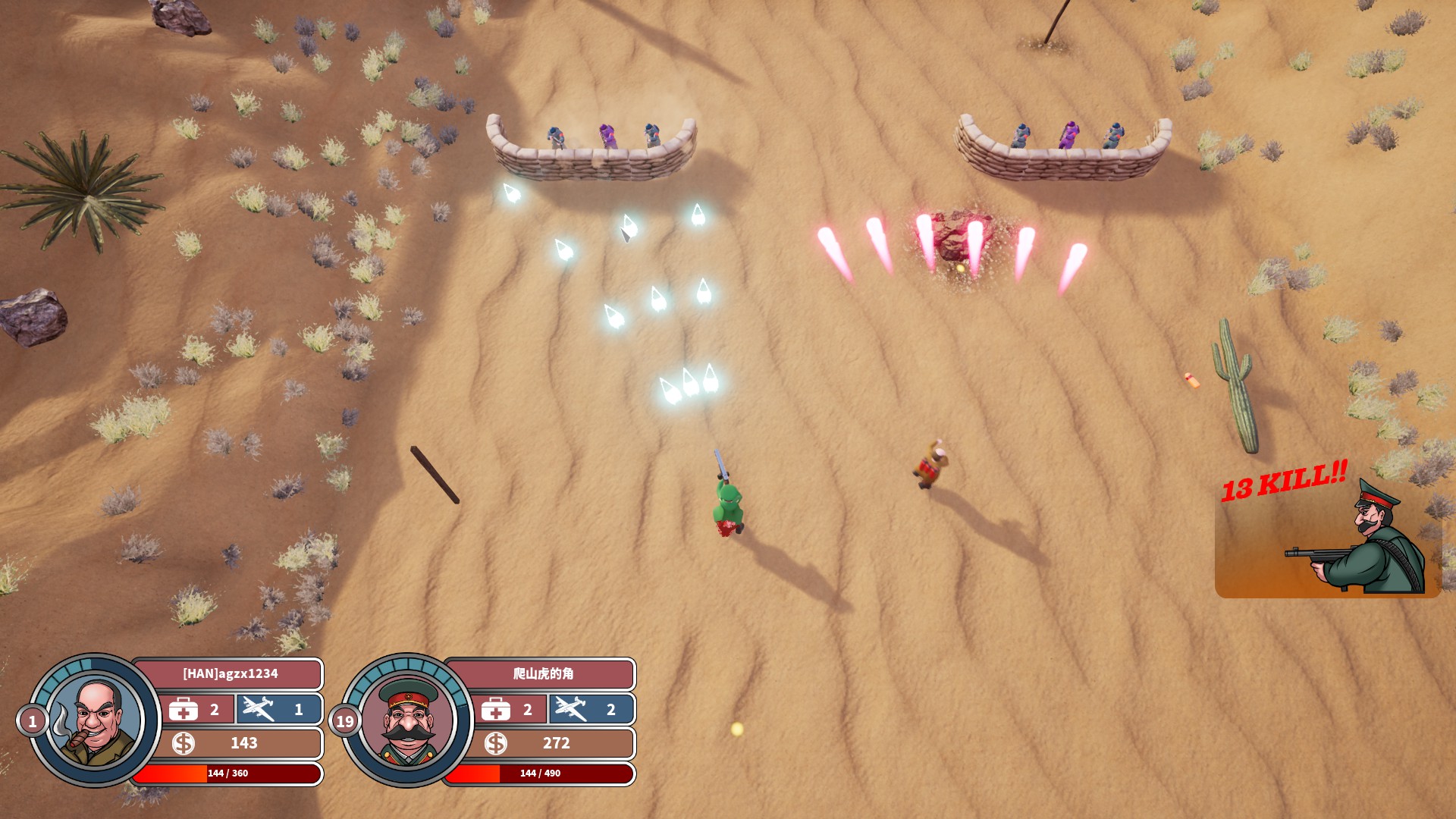Select the mustached general portrait
1456x819 pixels.
coord(407,720)
